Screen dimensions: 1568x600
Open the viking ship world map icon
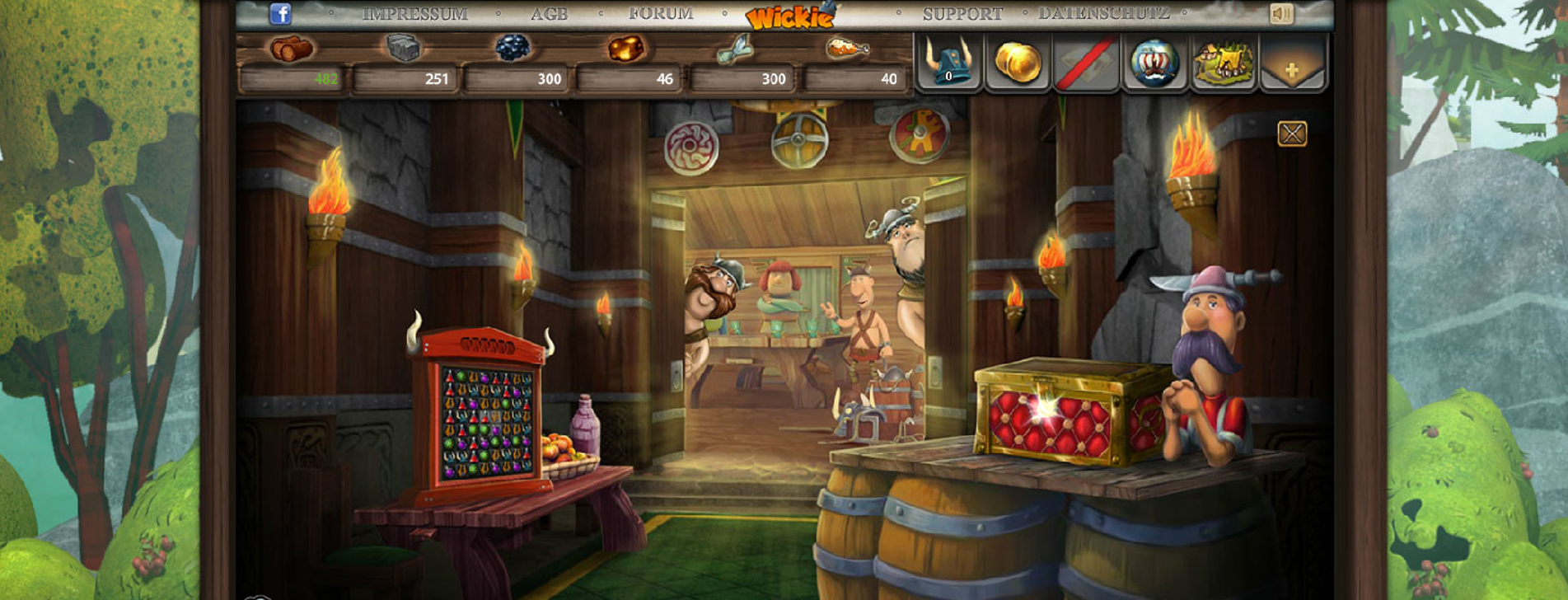coord(1155,62)
